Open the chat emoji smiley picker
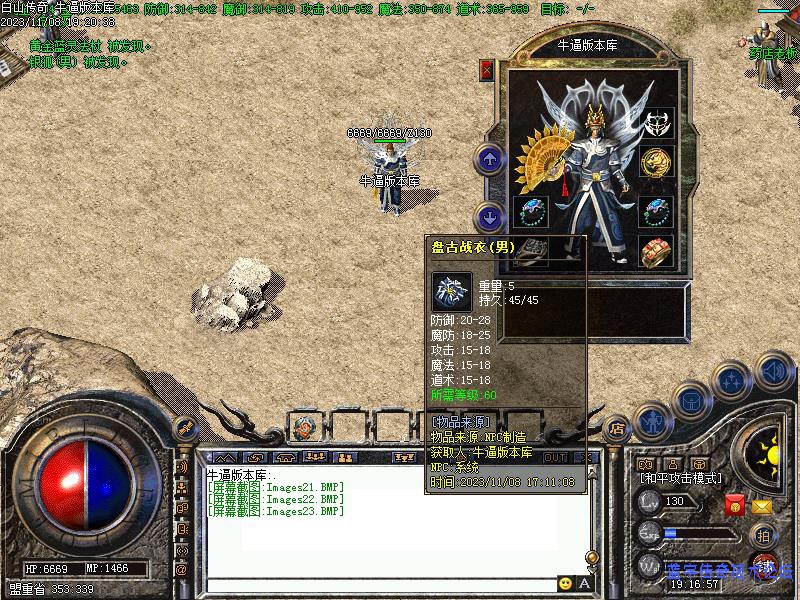This screenshot has width=800, height=600. click(566, 584)
